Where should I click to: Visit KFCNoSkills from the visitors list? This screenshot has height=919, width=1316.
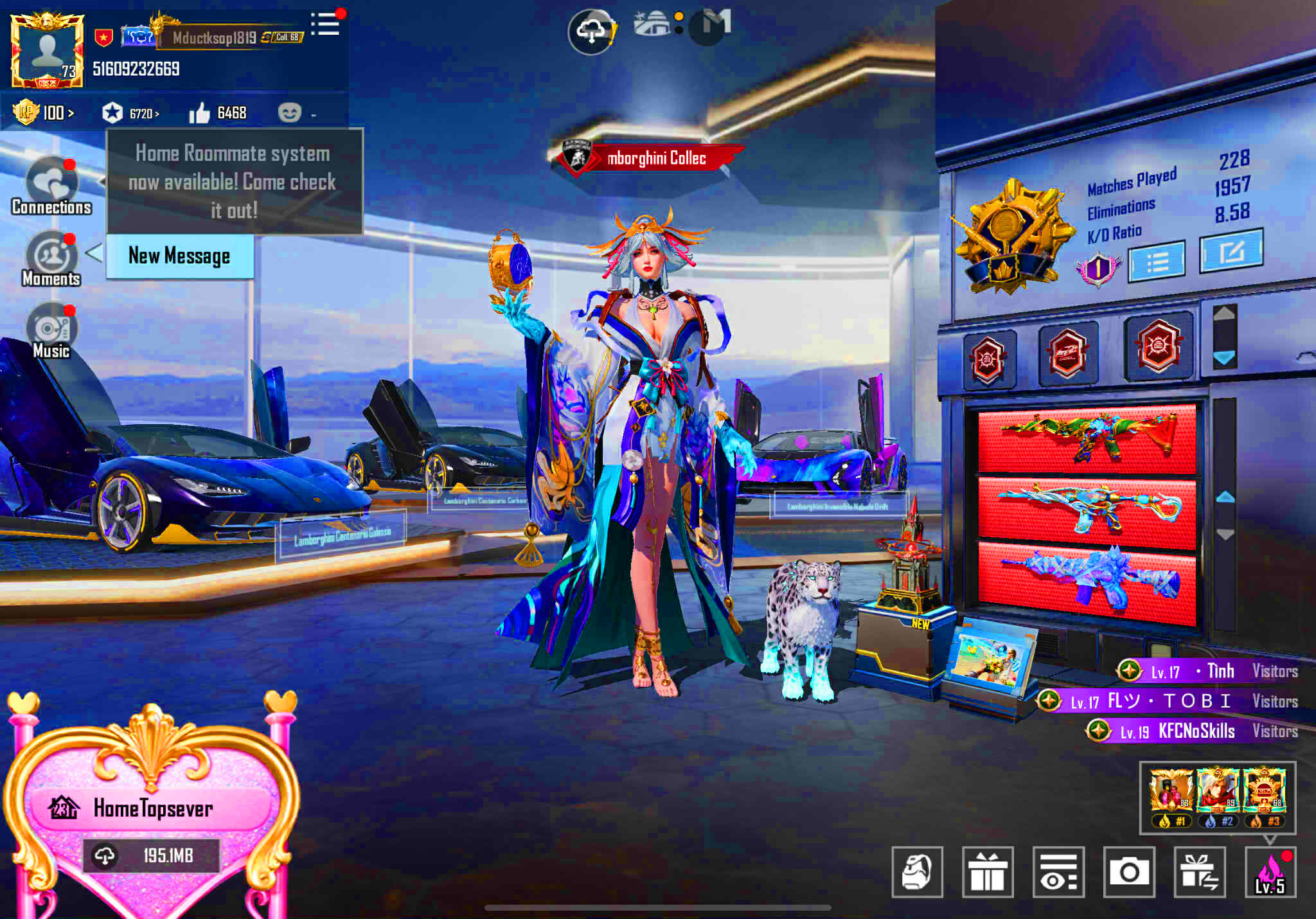point(1195,731)
